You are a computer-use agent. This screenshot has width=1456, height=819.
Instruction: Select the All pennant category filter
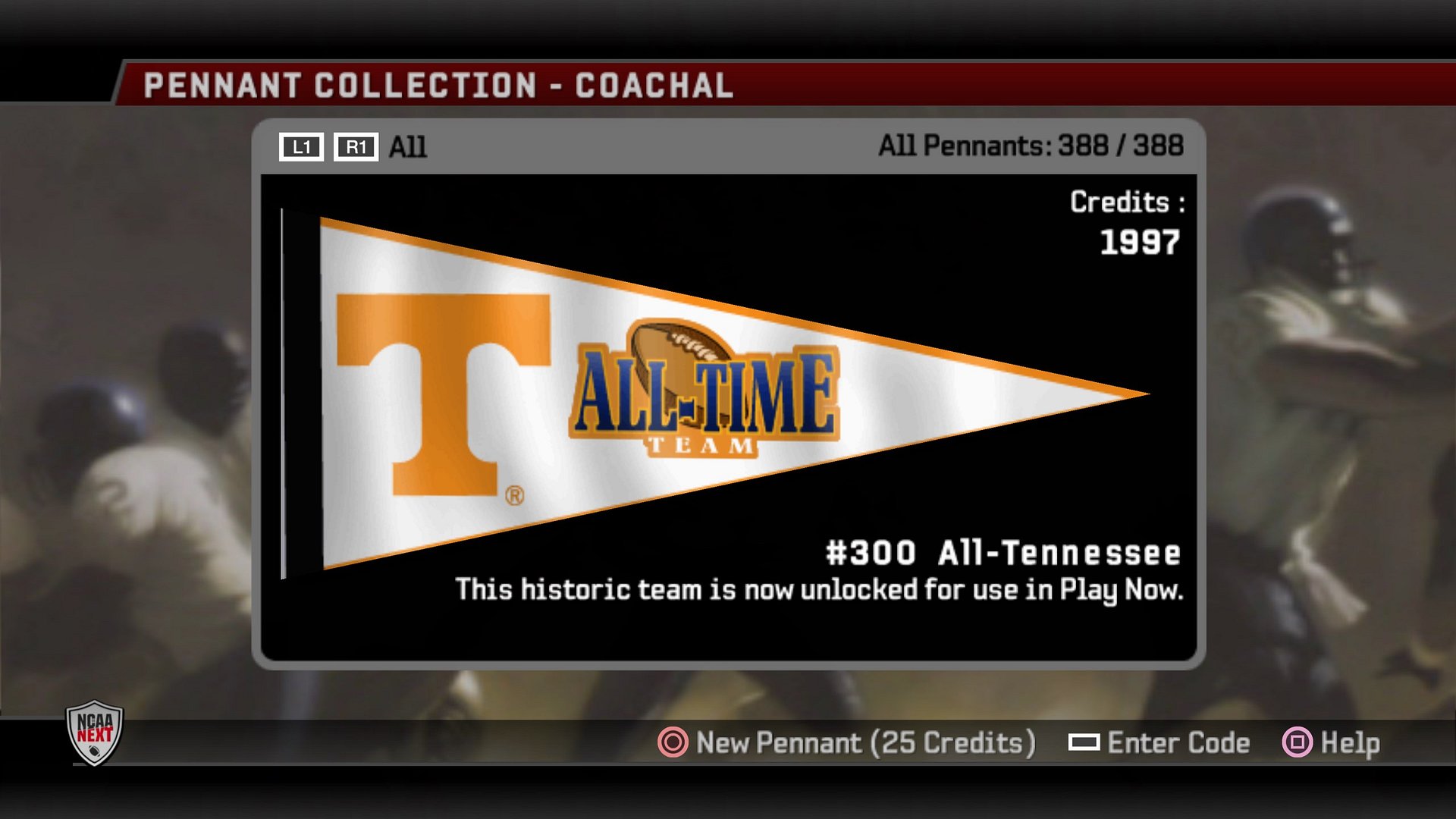point(407,147)
